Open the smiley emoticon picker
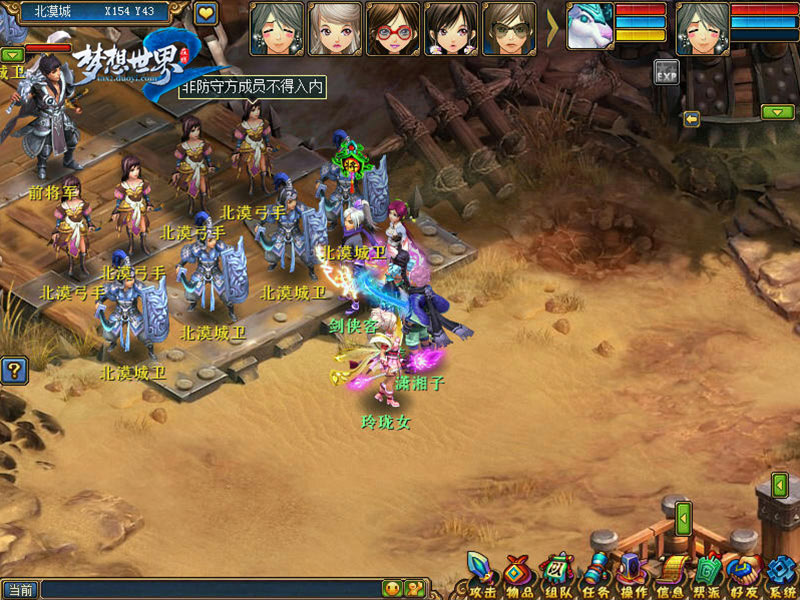The width and height of the screenshot is (800, 600). 392,589
